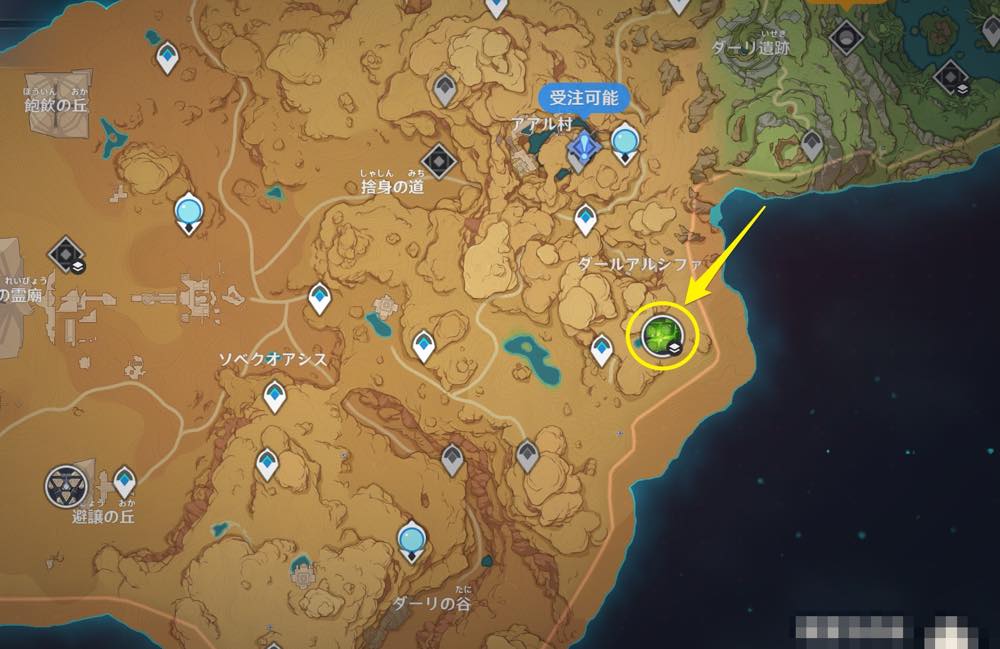Pick the waypoint left of the circled boss
This screenshot has width=1000, height=649.
point(601,349)
